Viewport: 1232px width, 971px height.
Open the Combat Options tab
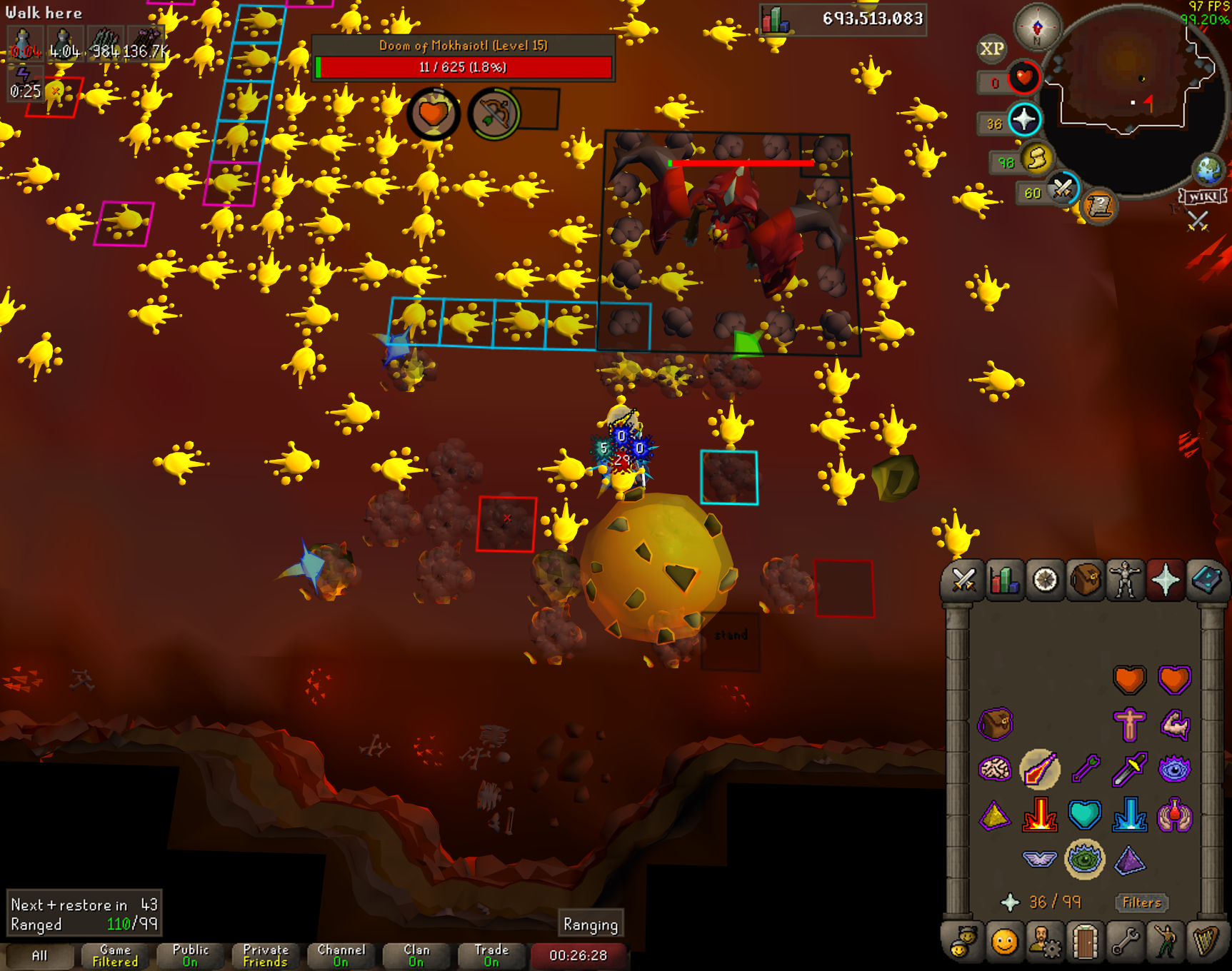click(963, 580)
